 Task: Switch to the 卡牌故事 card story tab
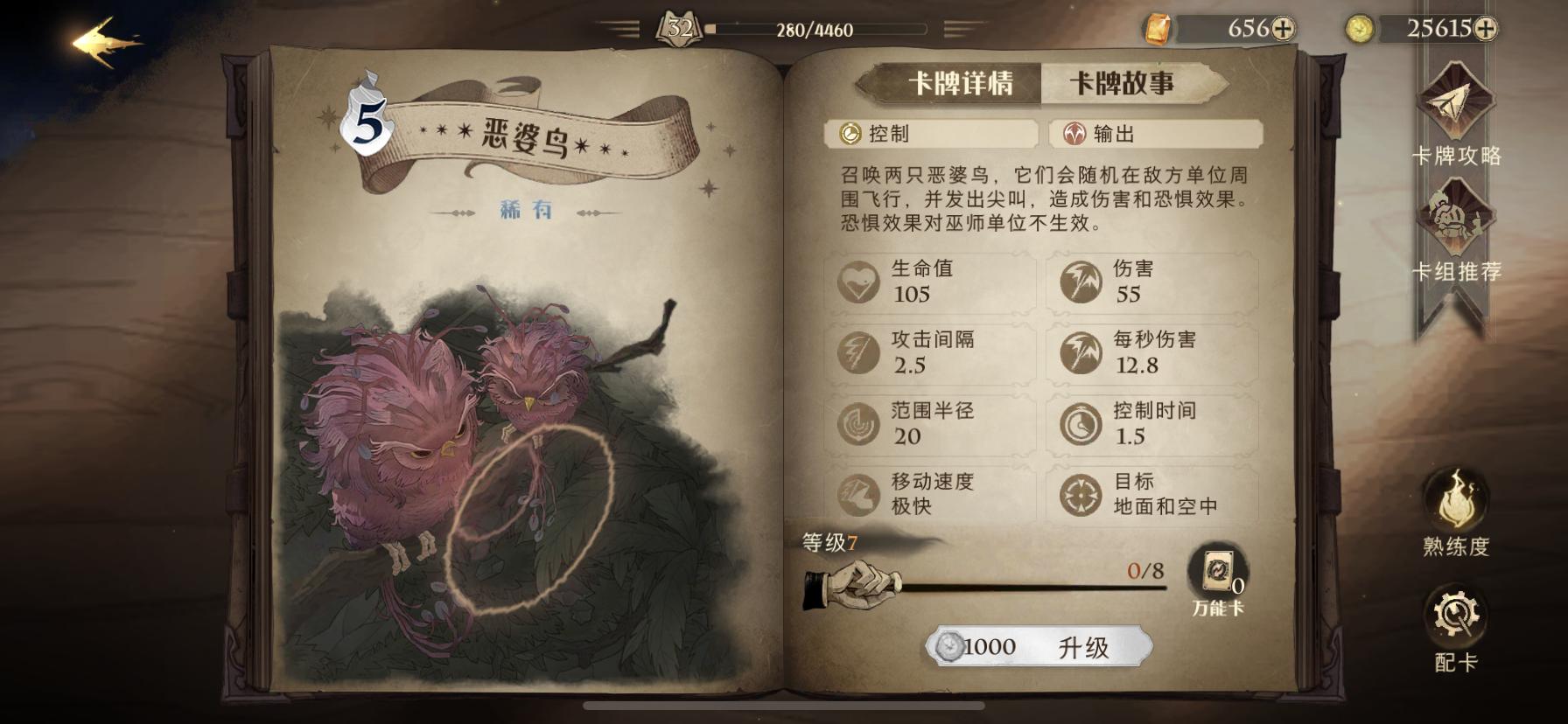1124,83
